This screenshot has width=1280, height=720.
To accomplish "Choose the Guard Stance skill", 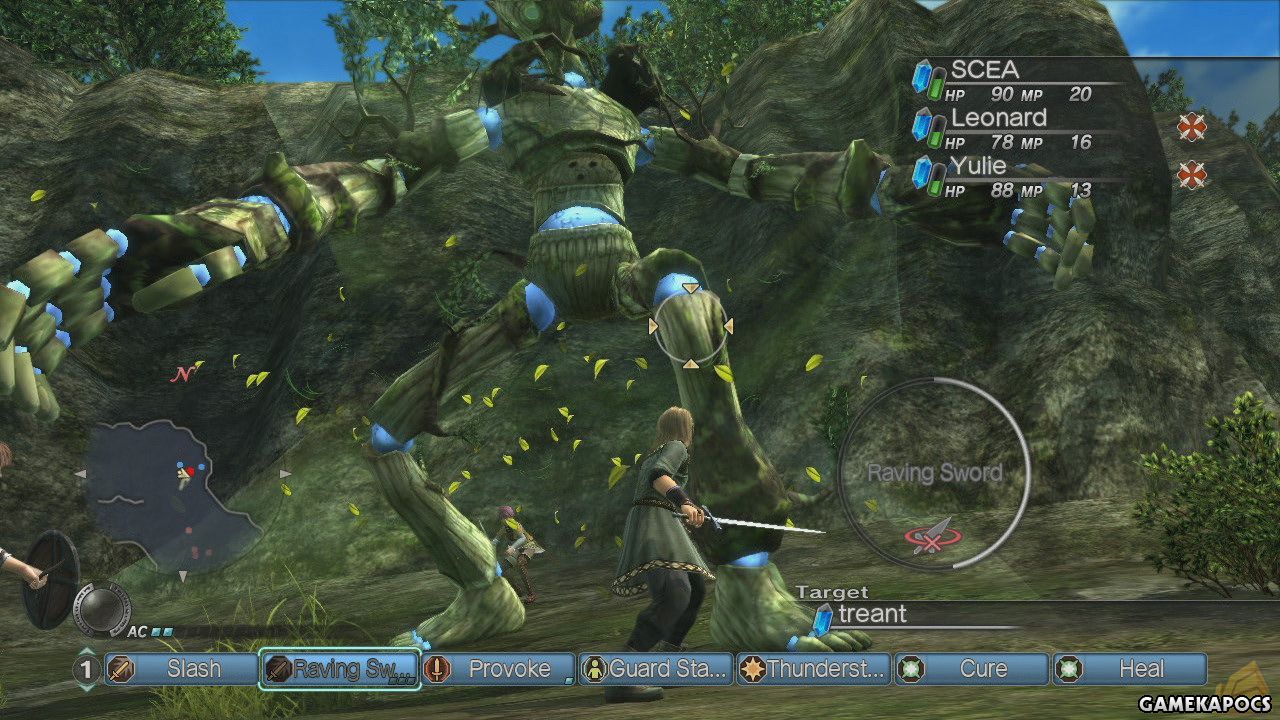I will 655,669.
